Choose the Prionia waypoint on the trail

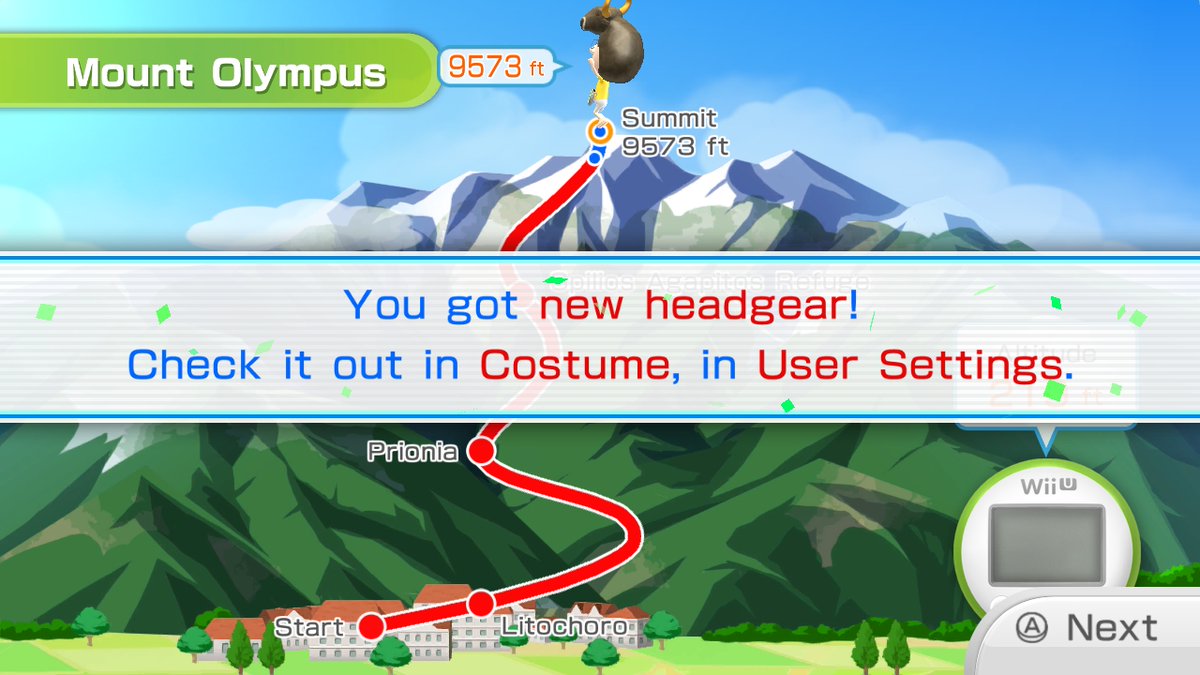482,452
